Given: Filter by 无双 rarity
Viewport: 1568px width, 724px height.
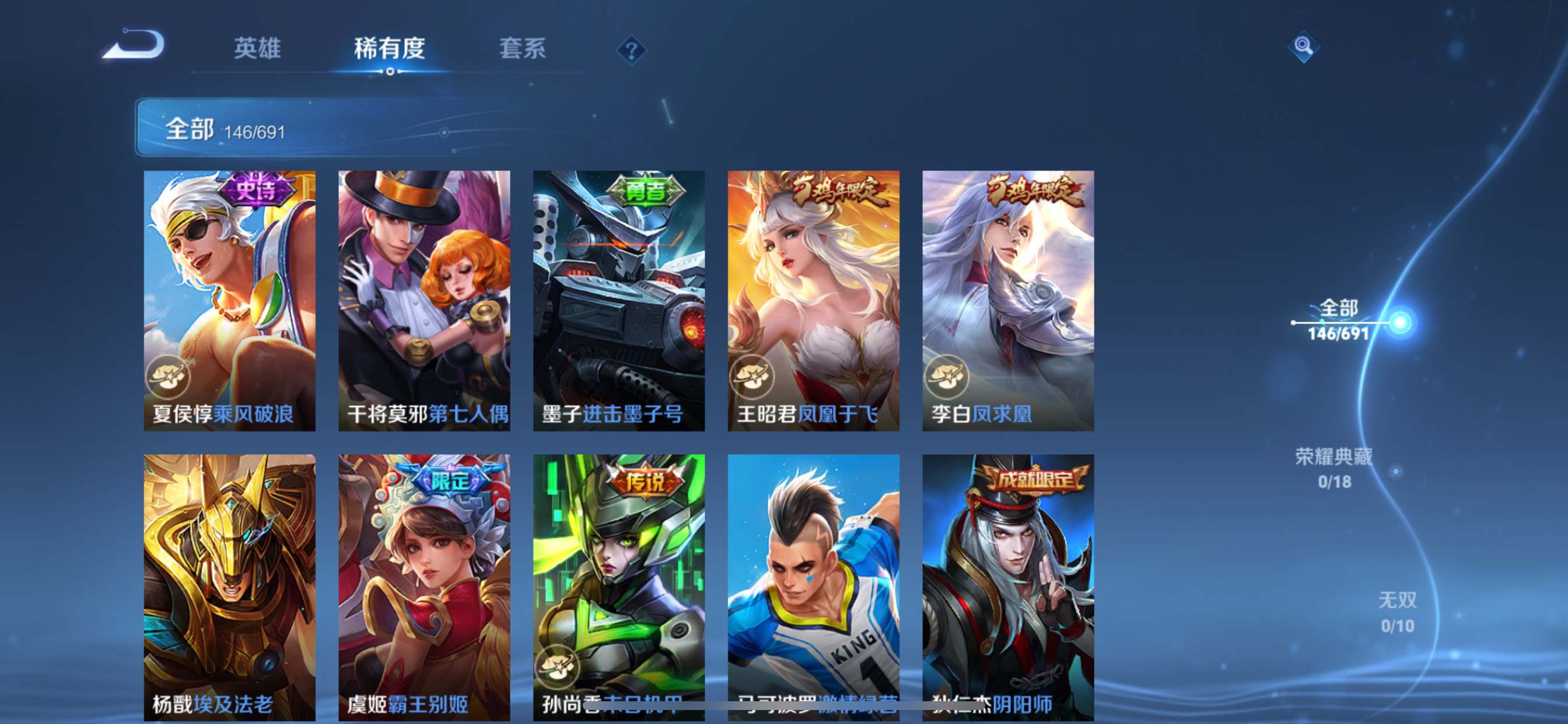Looking at the screenshot, I should 1397,611.
